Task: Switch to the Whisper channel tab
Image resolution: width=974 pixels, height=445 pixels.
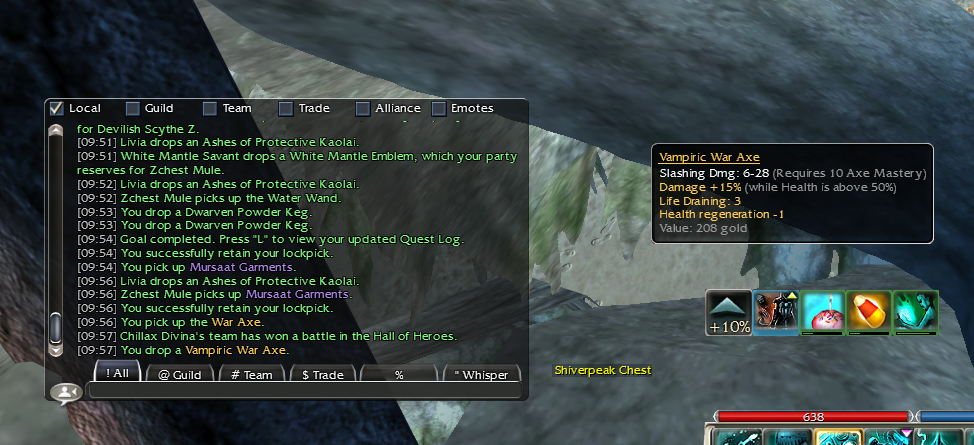Action: point(481,374)
